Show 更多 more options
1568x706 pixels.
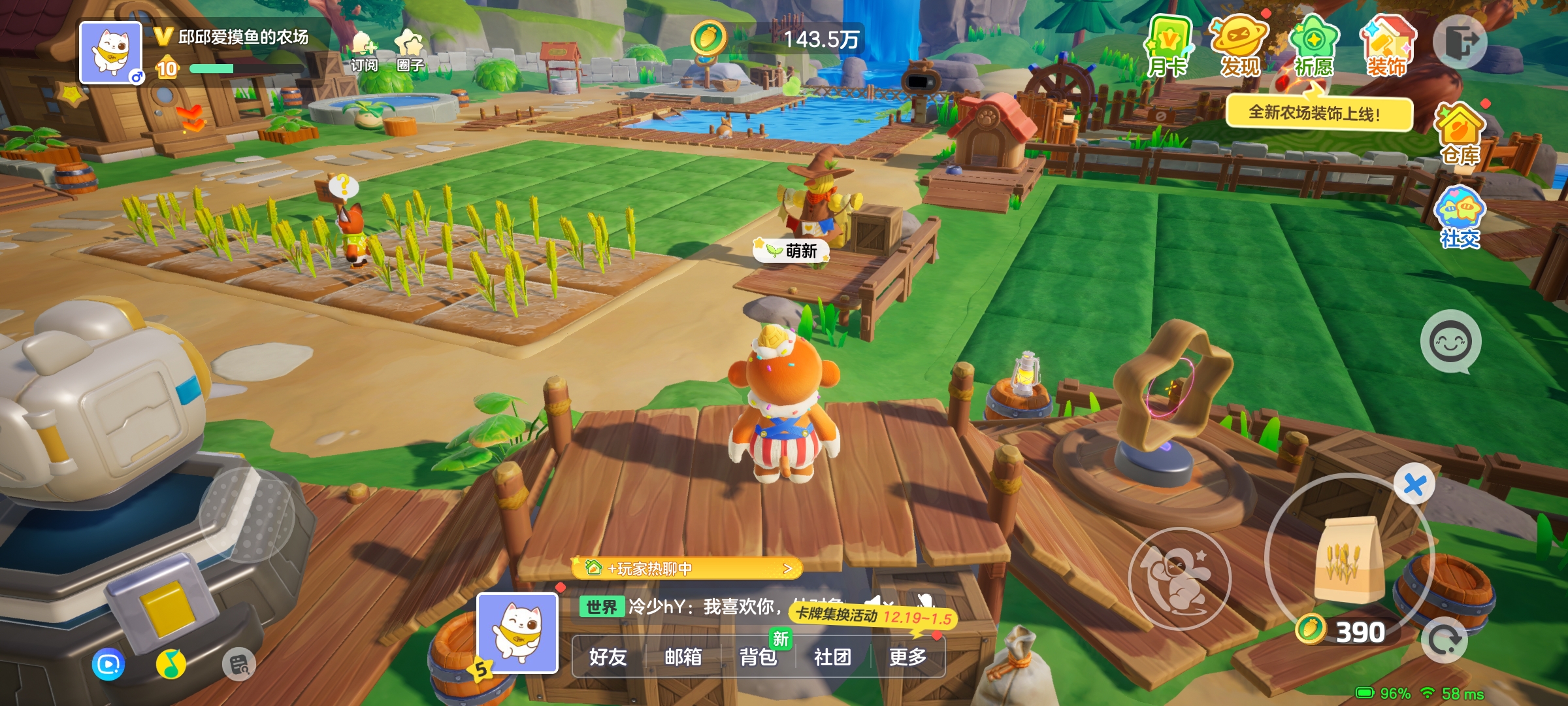pos(907,656)
